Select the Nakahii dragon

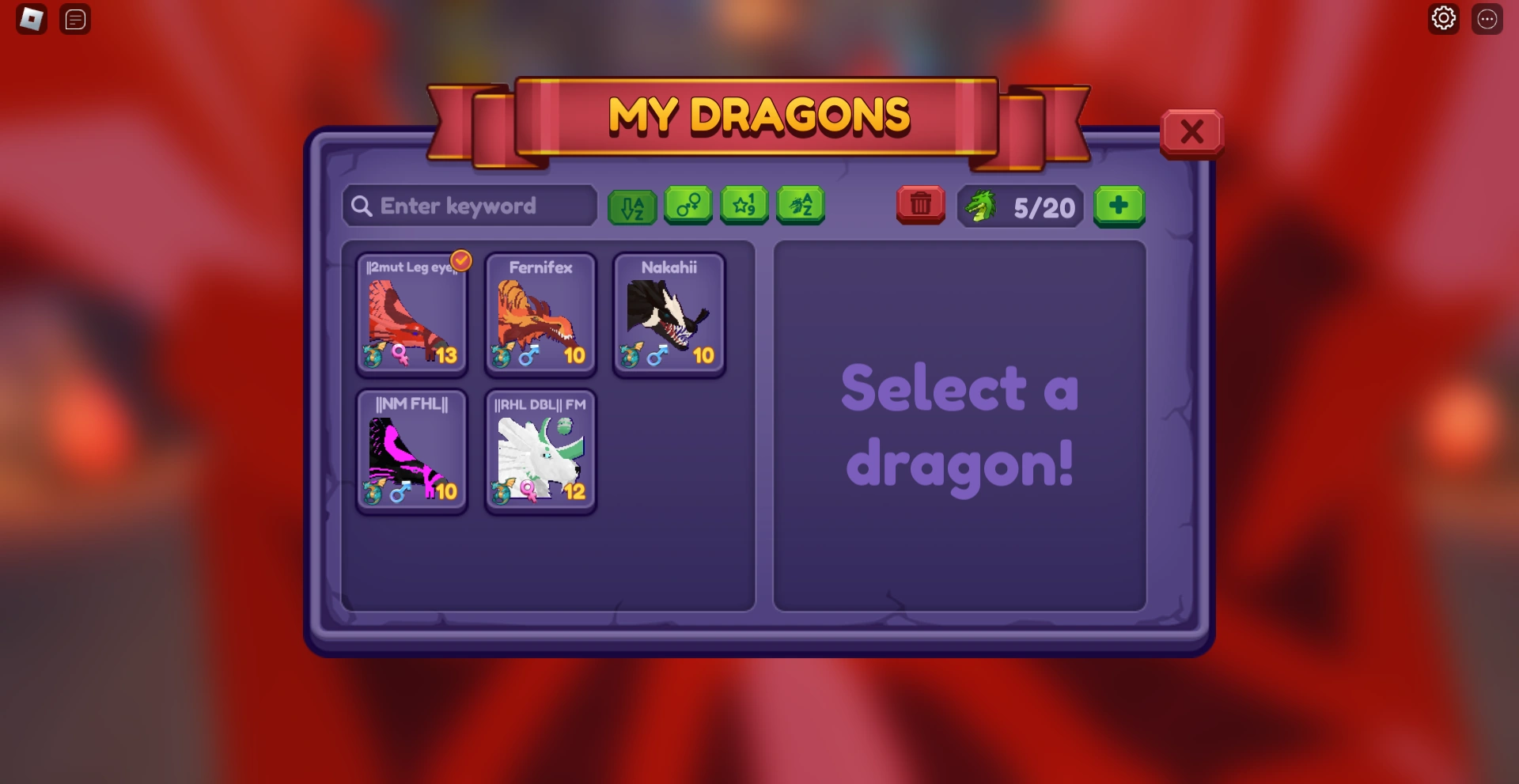[669, 315]
